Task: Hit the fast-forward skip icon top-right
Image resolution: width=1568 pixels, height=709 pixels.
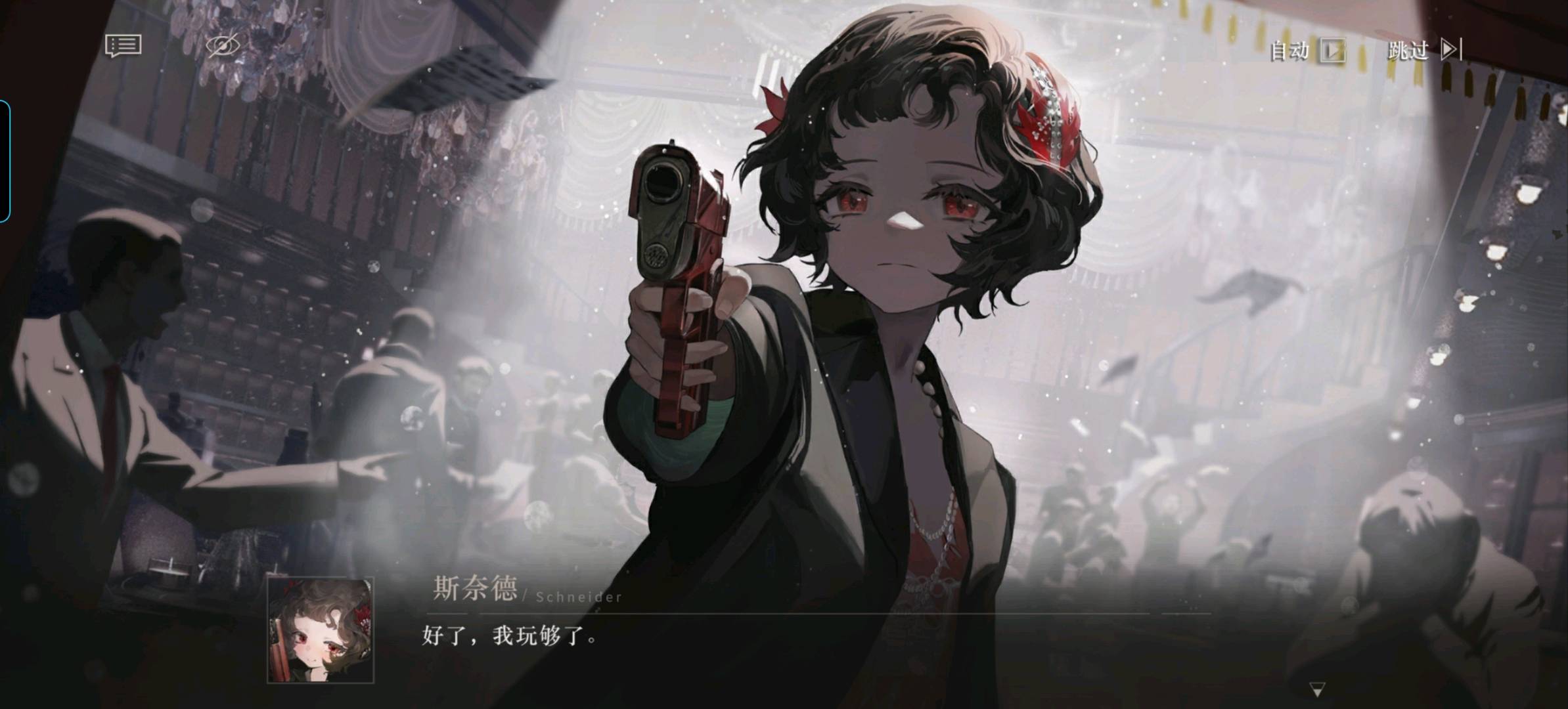Action: (x=1452, y=50)
